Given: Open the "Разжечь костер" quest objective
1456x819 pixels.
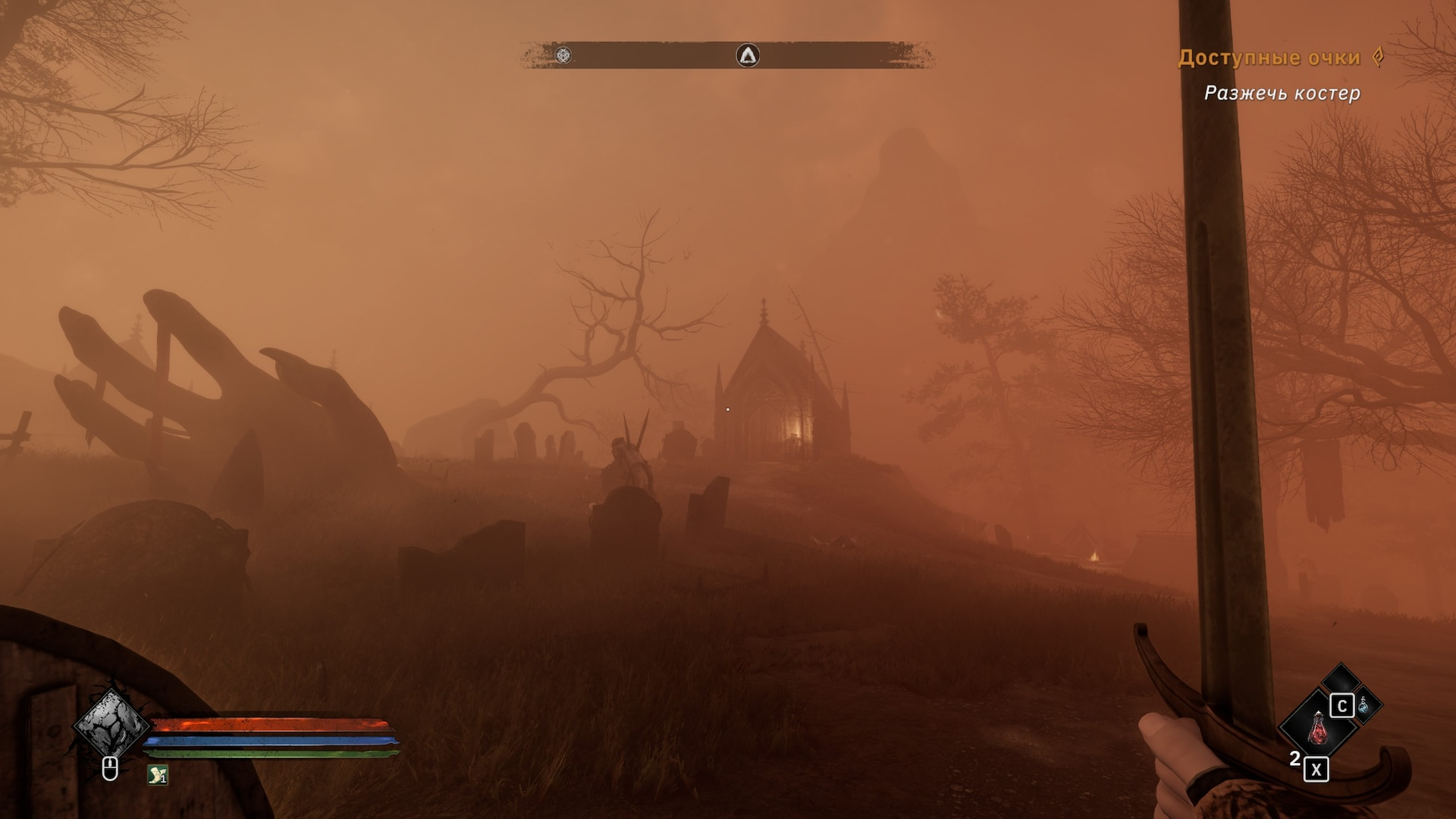Looking at the screenshot, I should [x=1282, y=93].
